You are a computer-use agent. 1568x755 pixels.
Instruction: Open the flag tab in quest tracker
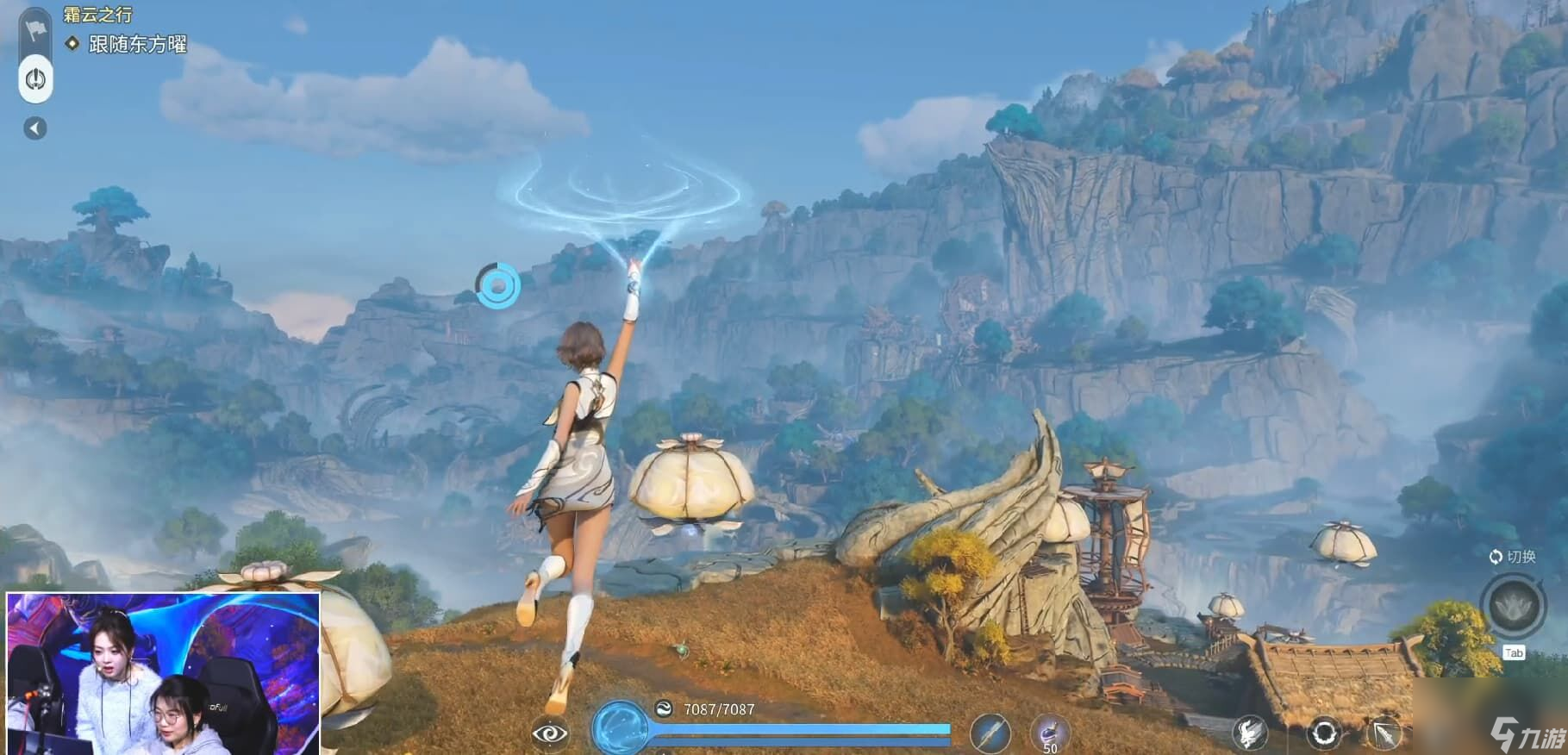tap(35, 30)
